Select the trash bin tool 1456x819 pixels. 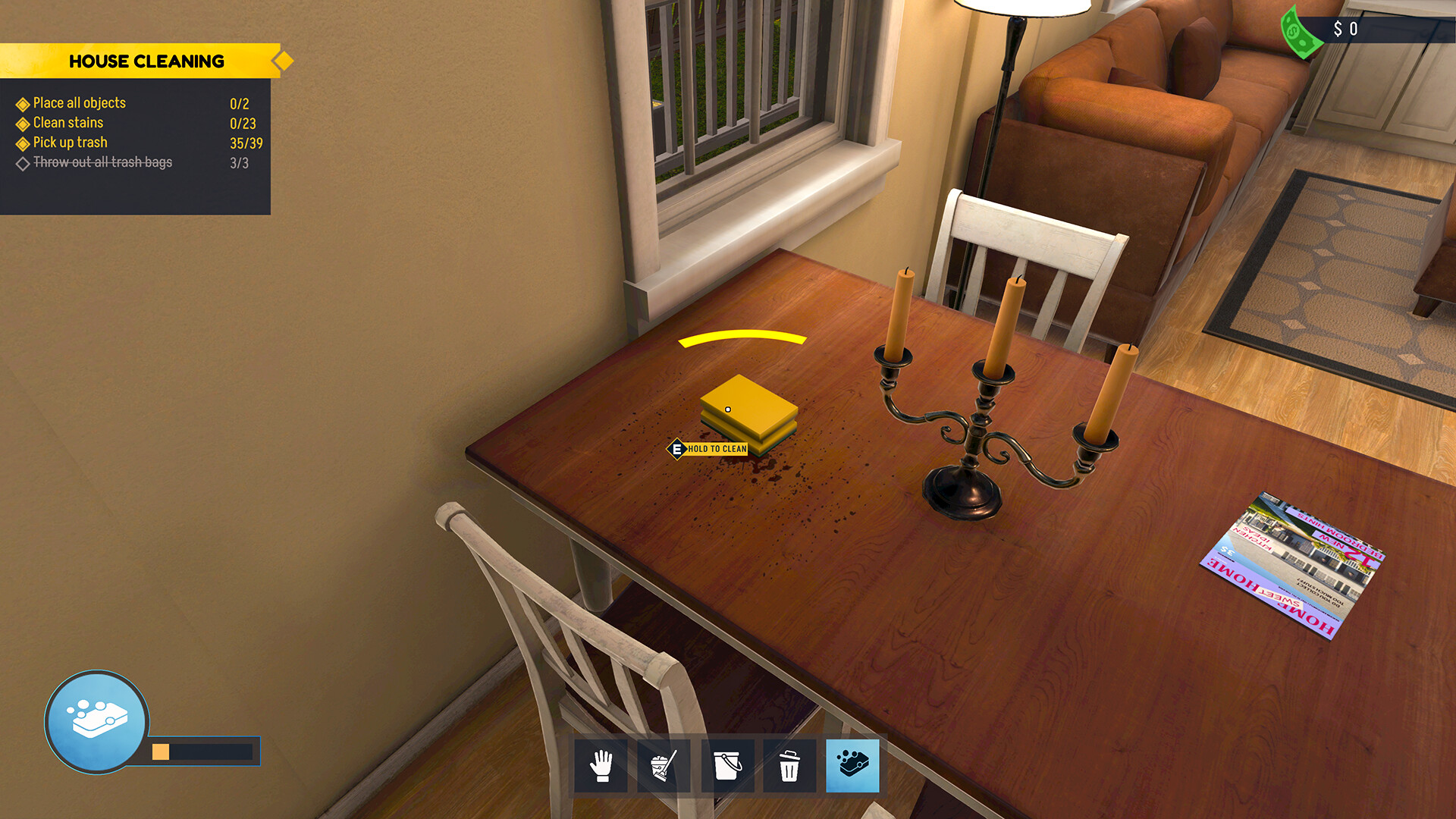point(790,765)
